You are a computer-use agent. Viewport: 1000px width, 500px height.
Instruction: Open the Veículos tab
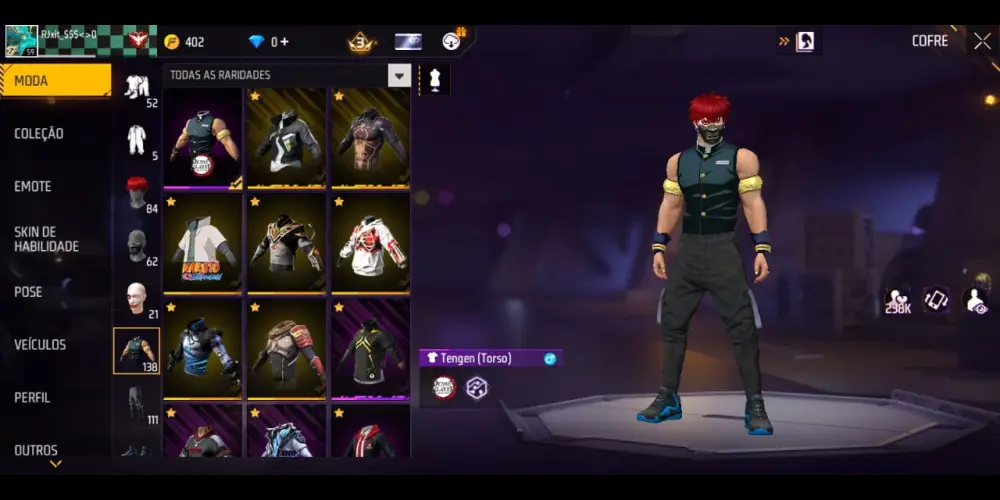40,345
